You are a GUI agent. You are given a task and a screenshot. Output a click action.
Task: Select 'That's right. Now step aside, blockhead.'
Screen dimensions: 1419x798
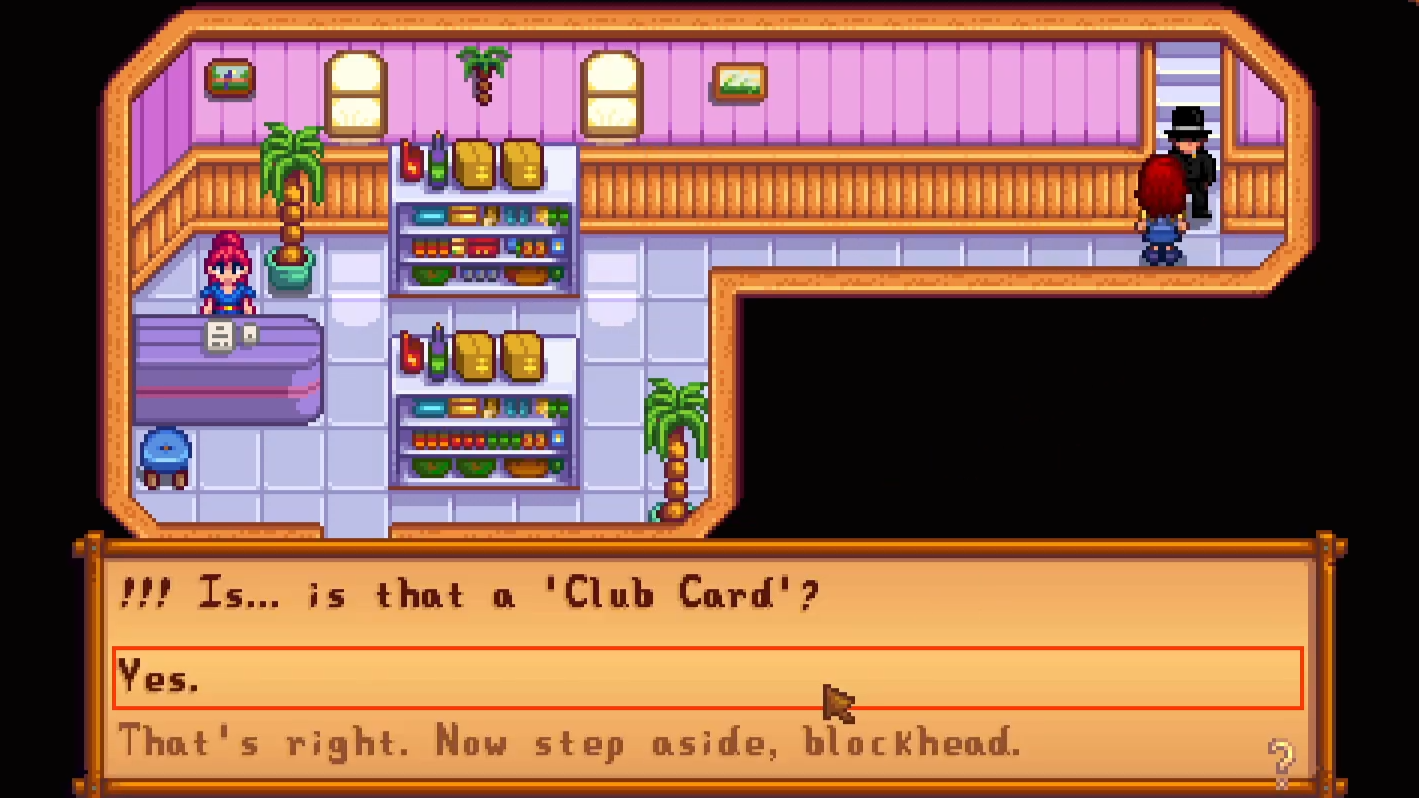(x=570, y=743)
